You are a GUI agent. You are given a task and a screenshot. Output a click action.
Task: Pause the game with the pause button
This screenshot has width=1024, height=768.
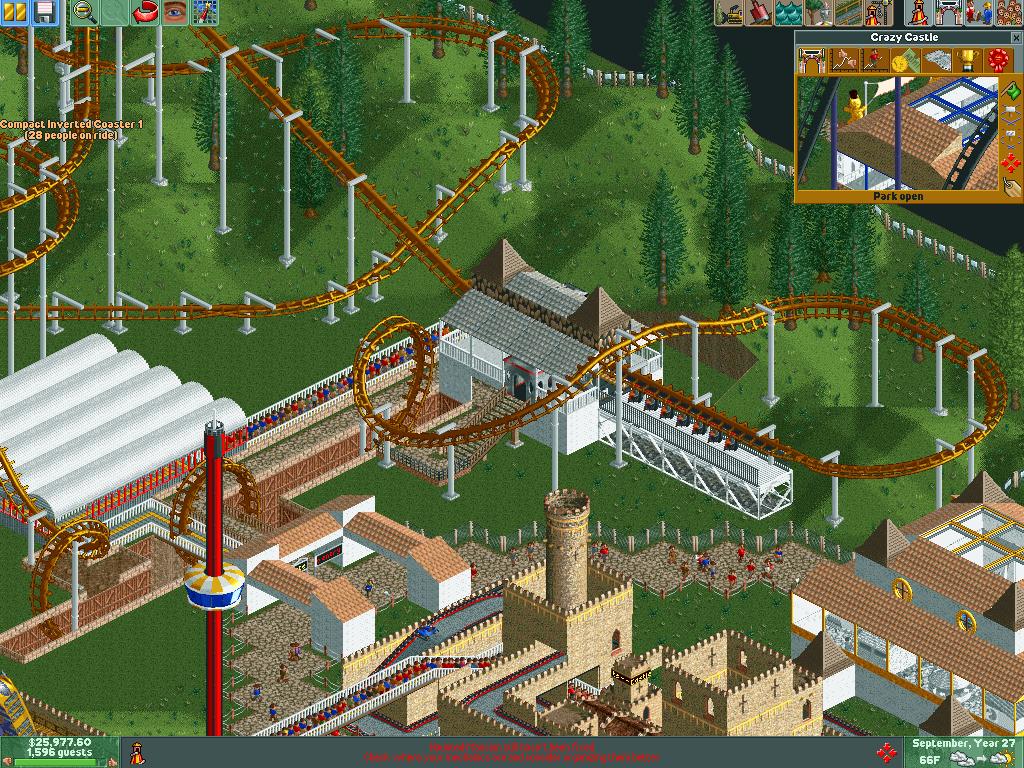click(x=17, y=12)
